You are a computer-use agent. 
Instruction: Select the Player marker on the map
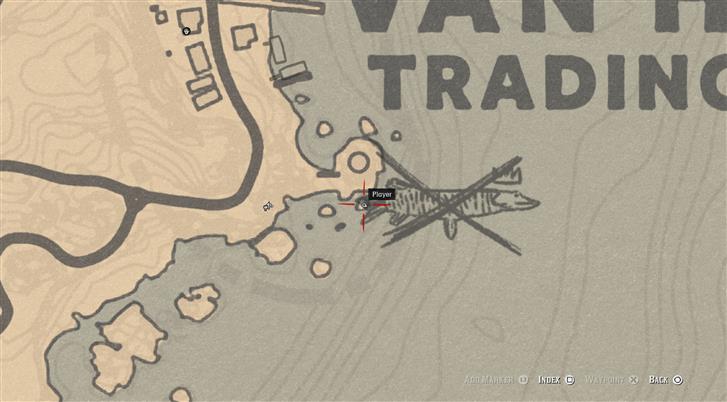(x=363, y=205)
